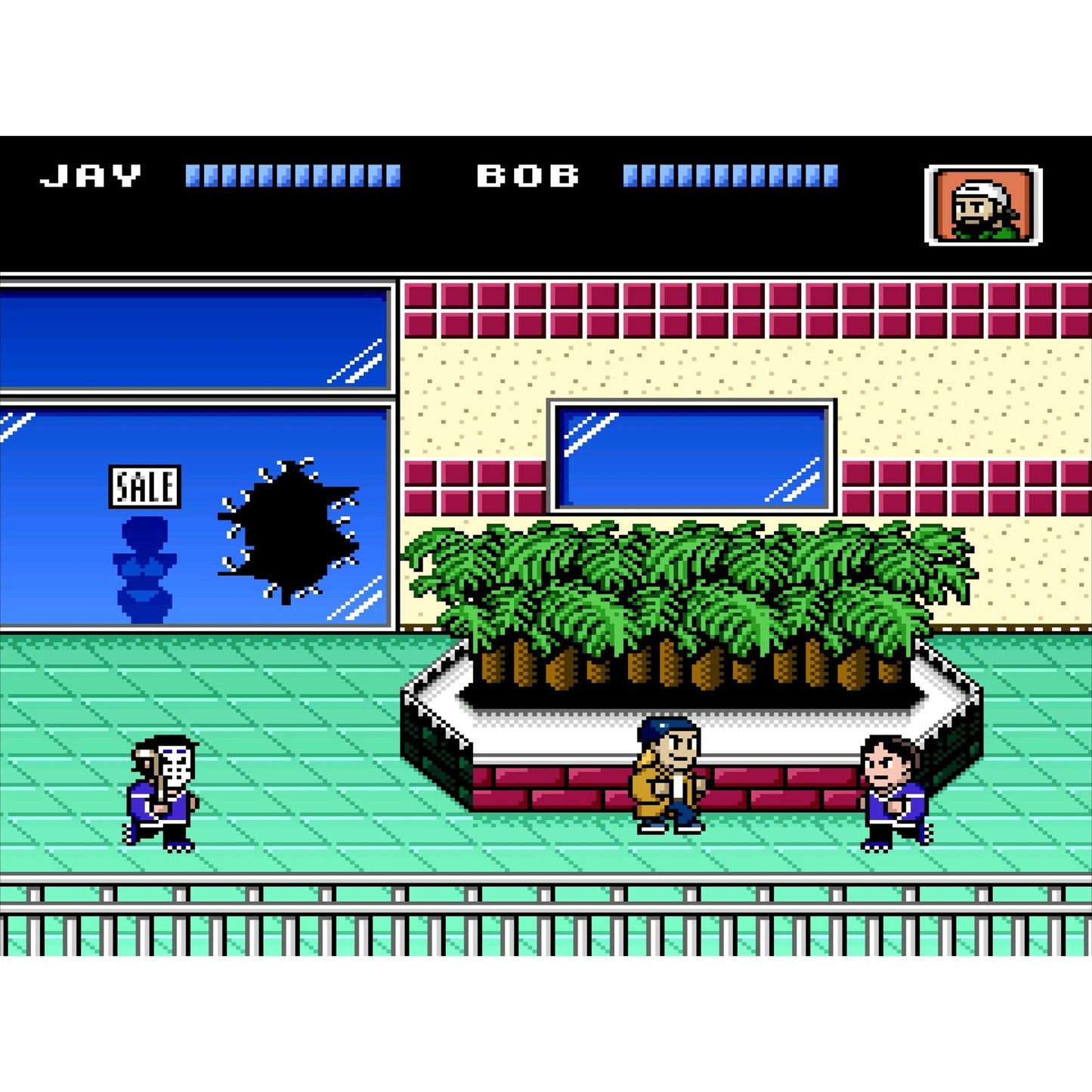Toggle JAY's health bar display
The image size is (1092, 1092).
click(x=295, y=175)
